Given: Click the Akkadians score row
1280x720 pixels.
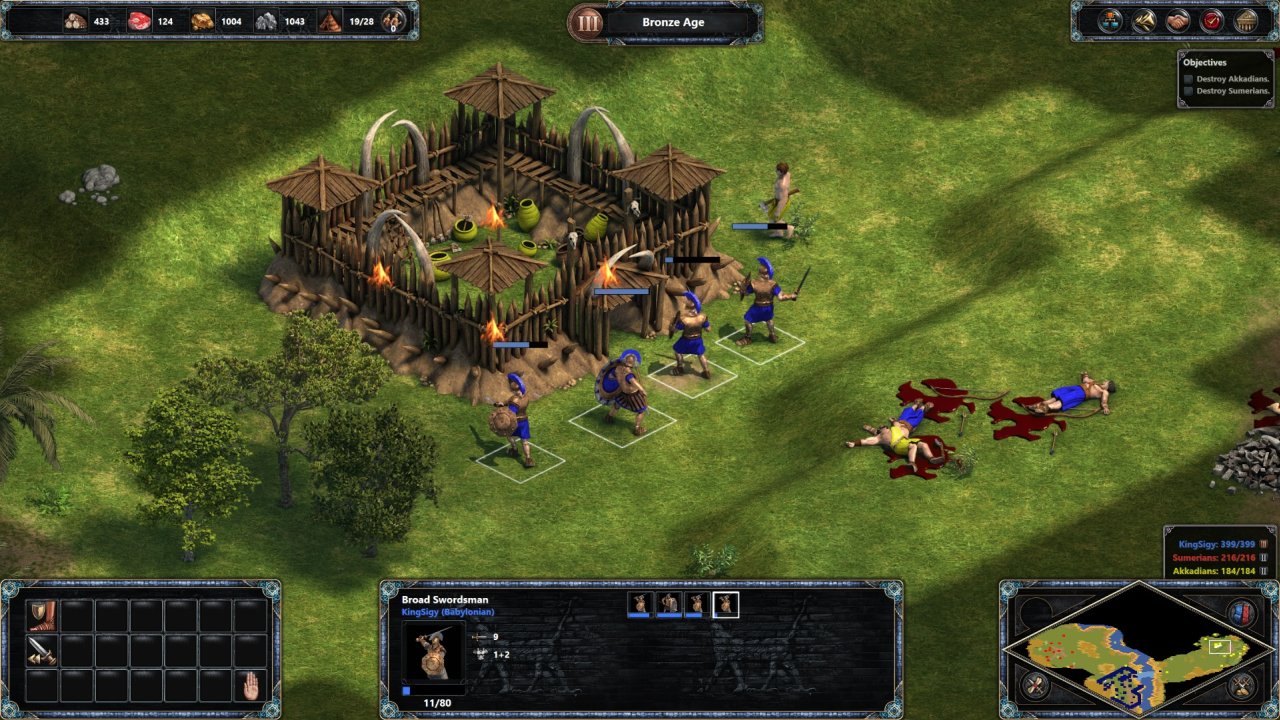Looking at the screenshot, I should pyautogui.click(x=1215, y=571).
